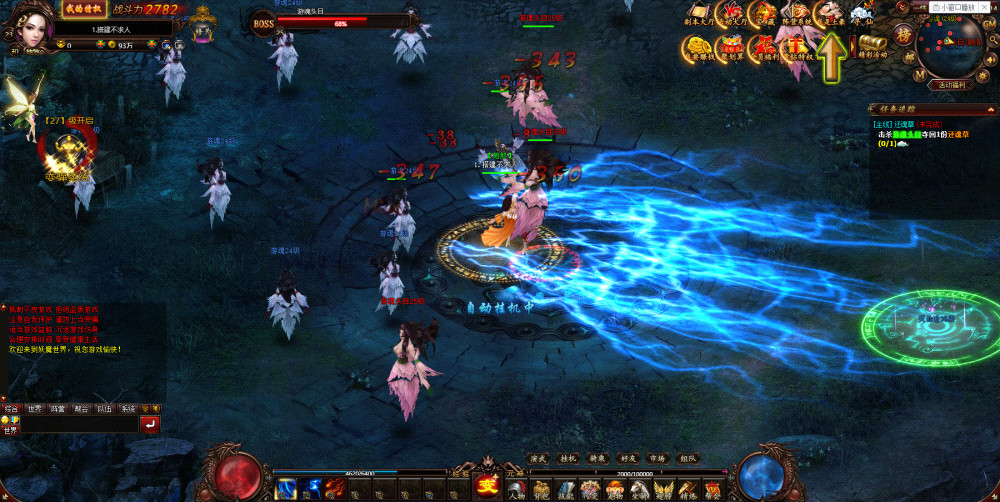Open the 宝藏 treasure icon
Screen dimensions: 1000x502
[x=763, y=12]
